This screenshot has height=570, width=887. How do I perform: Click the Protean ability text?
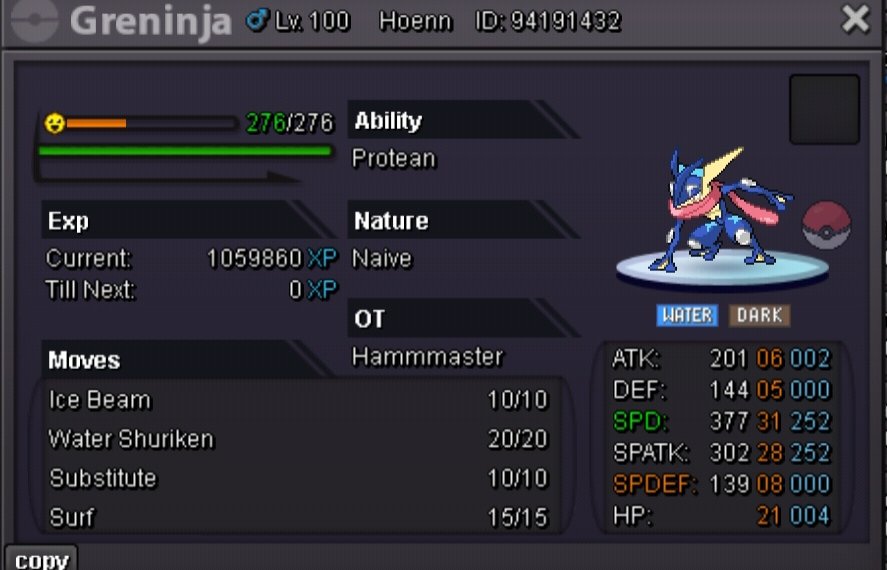point(394,159)
